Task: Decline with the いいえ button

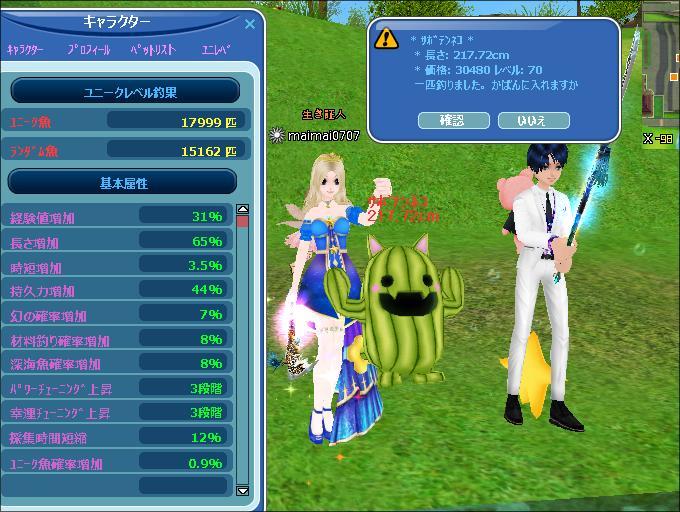Action: tap(533, 120)
